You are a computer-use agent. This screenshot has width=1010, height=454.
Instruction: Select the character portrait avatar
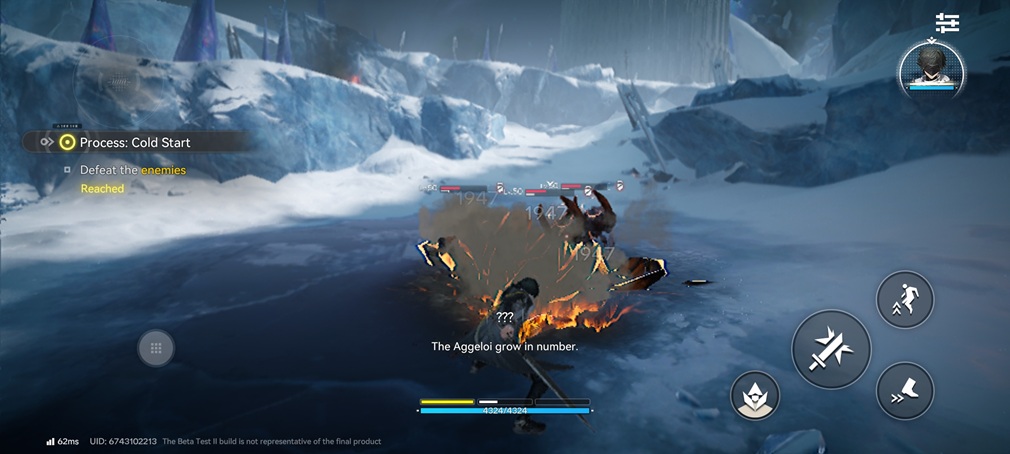[929, 66]
